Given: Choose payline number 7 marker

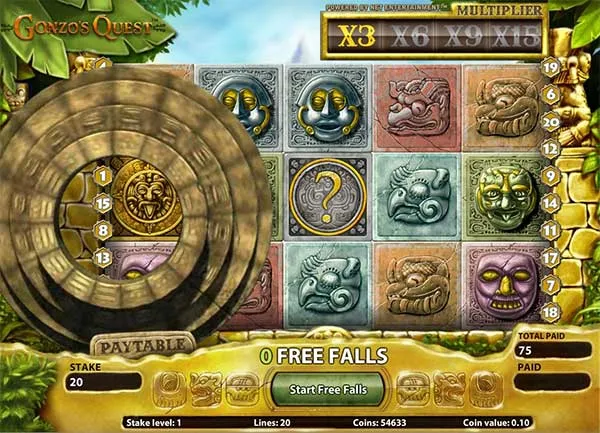Looking at the screenshot, I should pos(550,285).
